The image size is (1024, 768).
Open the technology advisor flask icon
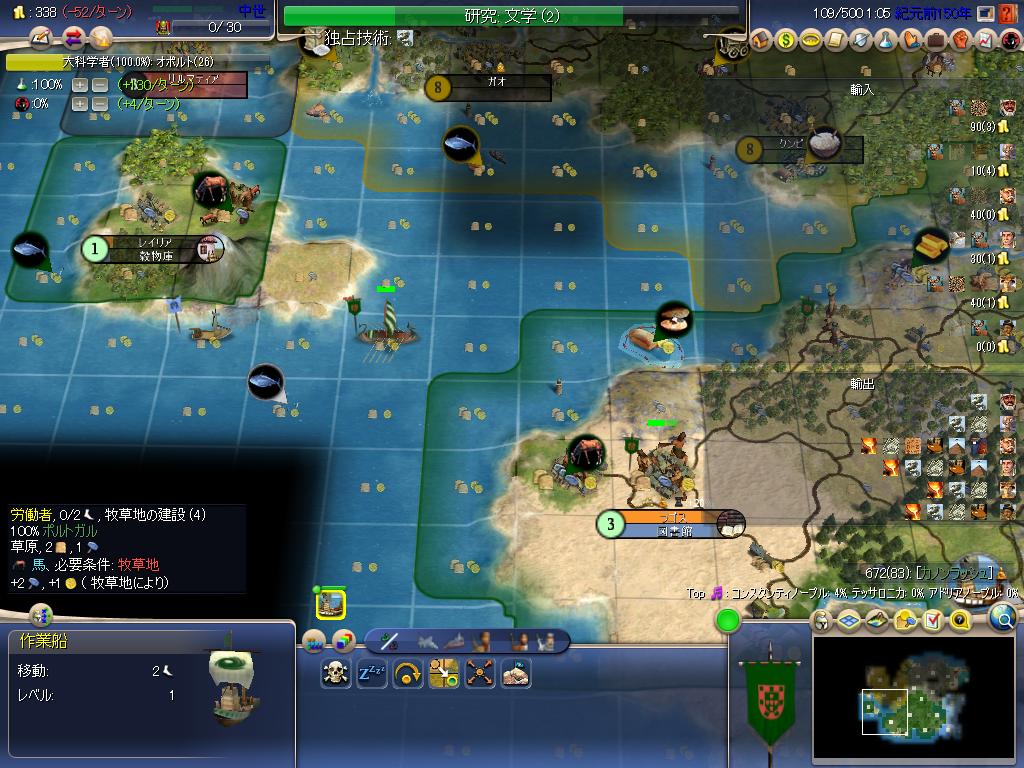pos(886,40)
